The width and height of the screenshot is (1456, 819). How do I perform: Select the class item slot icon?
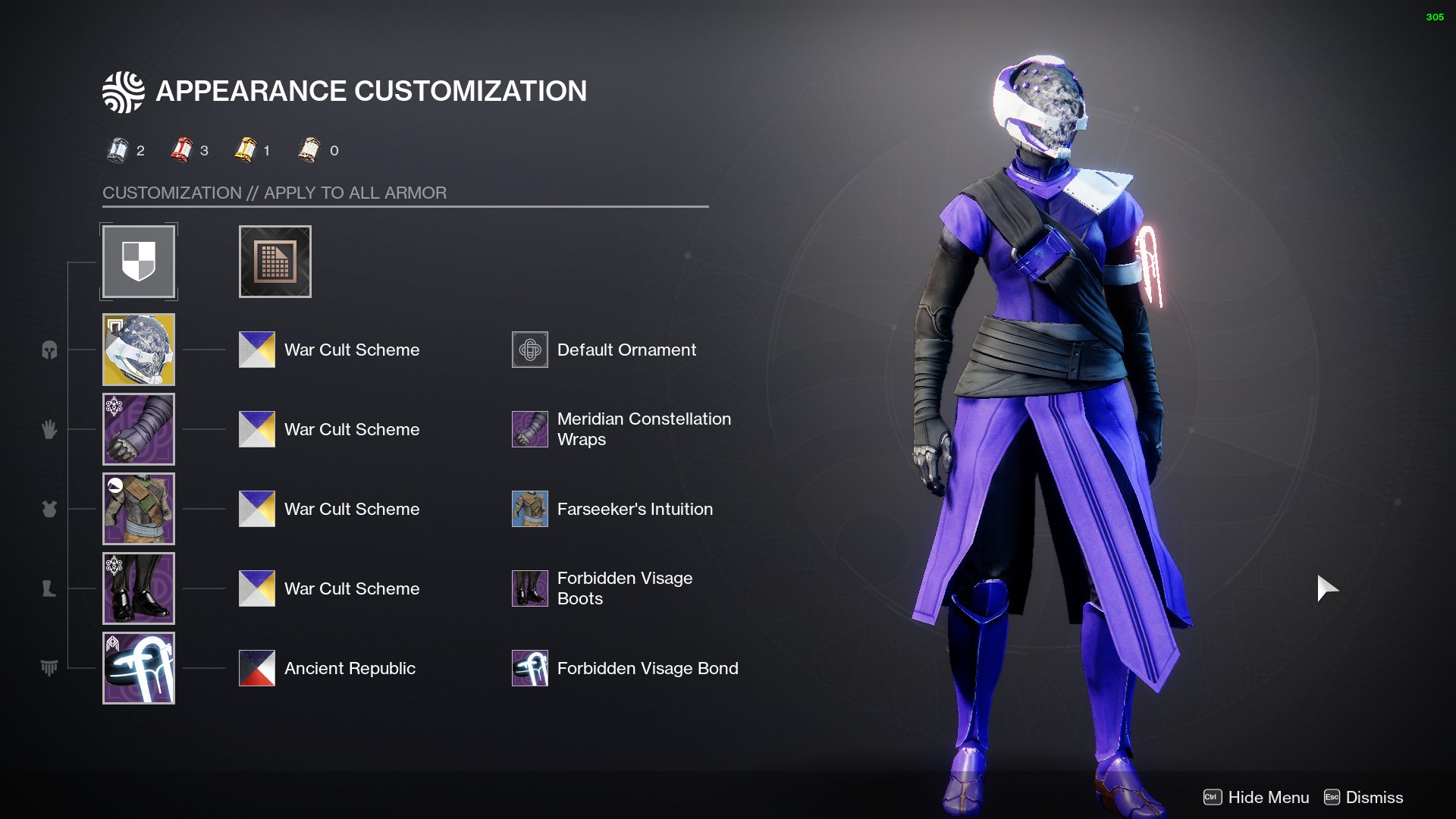tap(49, 668)
